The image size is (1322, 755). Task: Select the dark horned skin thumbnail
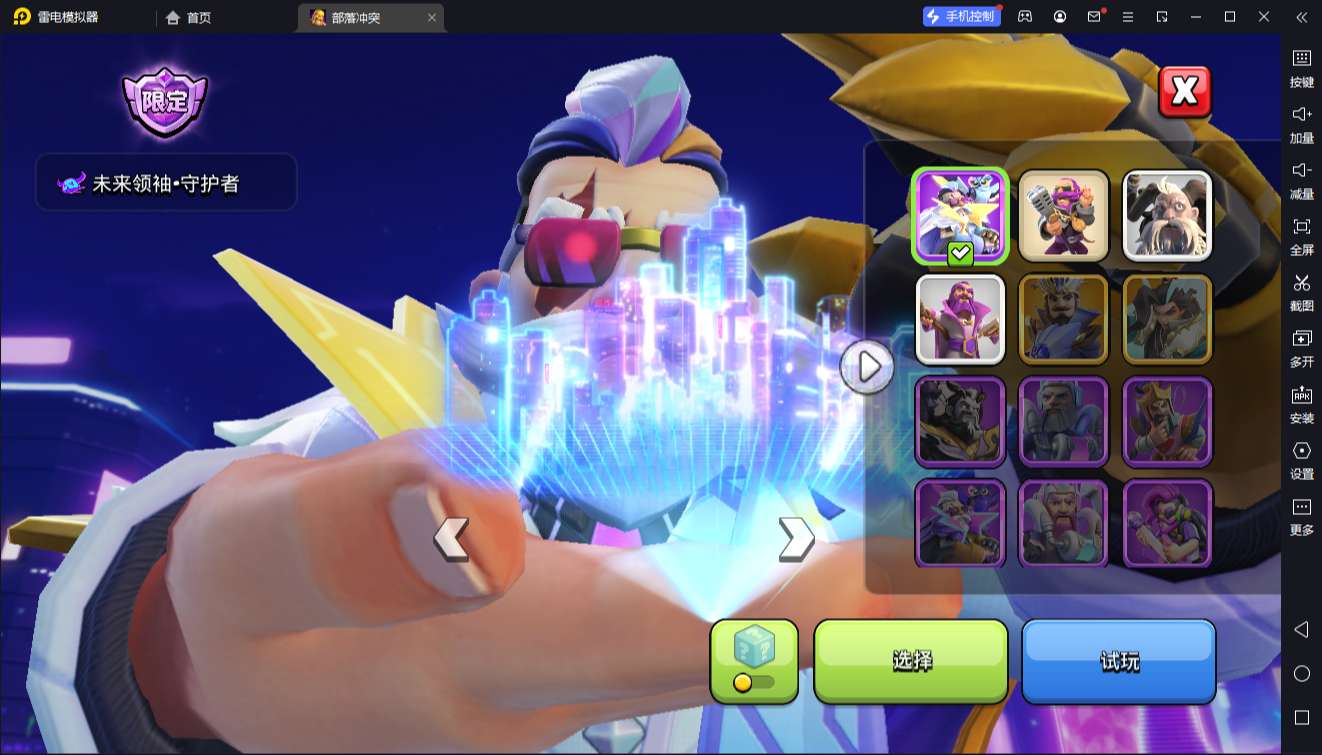tap(960, 422)
